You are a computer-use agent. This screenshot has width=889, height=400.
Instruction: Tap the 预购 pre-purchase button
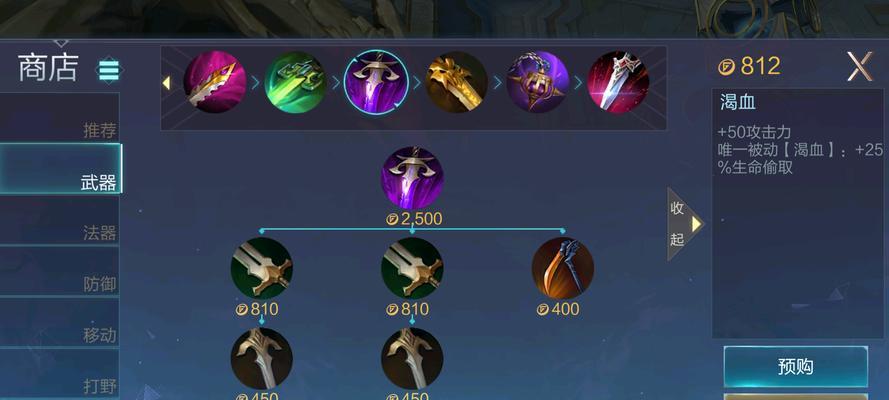pyautogui.click(x=795, y=366)
